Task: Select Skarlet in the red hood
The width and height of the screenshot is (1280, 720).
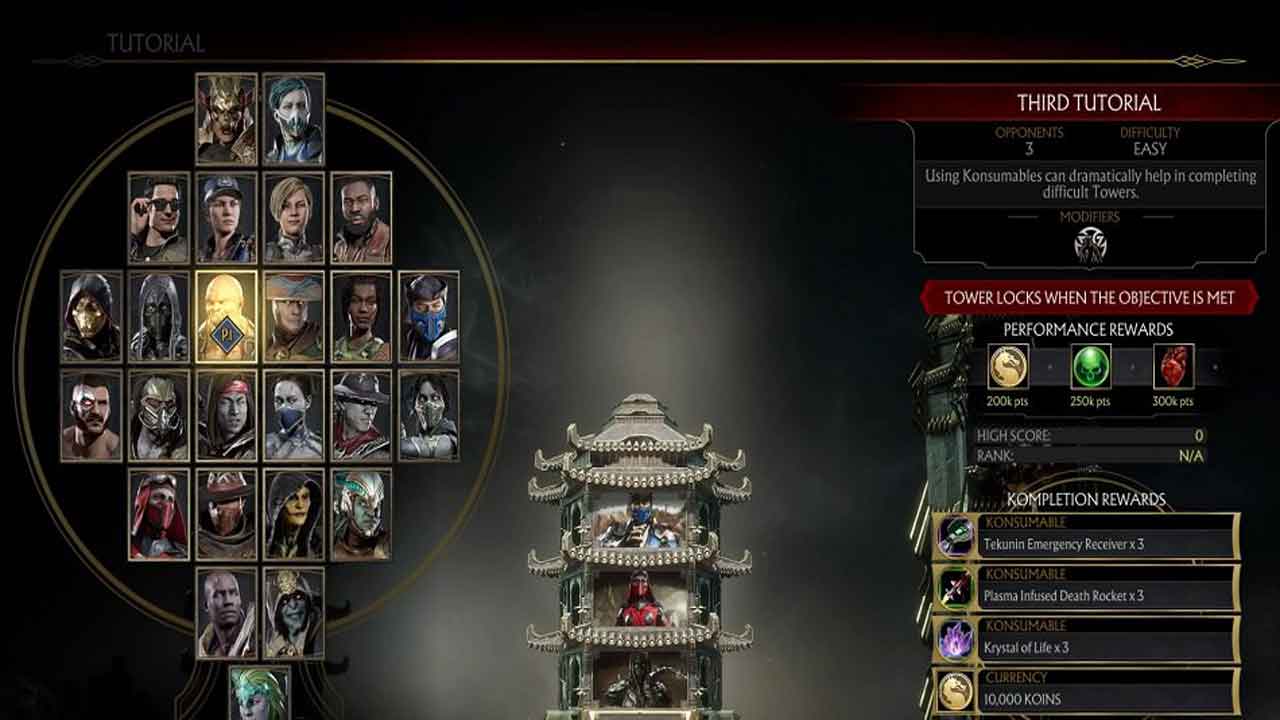Action: (158, 514)
